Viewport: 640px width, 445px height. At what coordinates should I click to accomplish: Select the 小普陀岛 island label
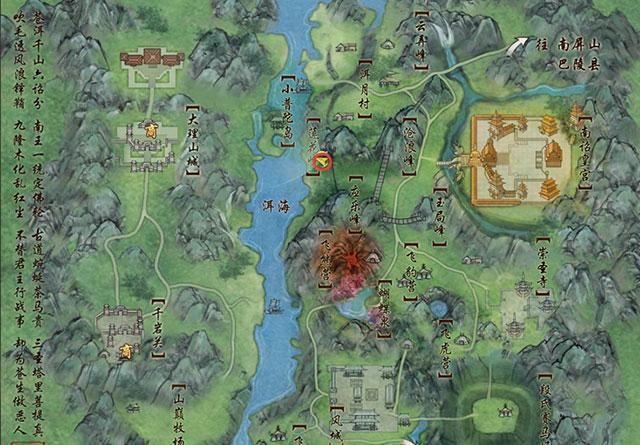[289, 103]
